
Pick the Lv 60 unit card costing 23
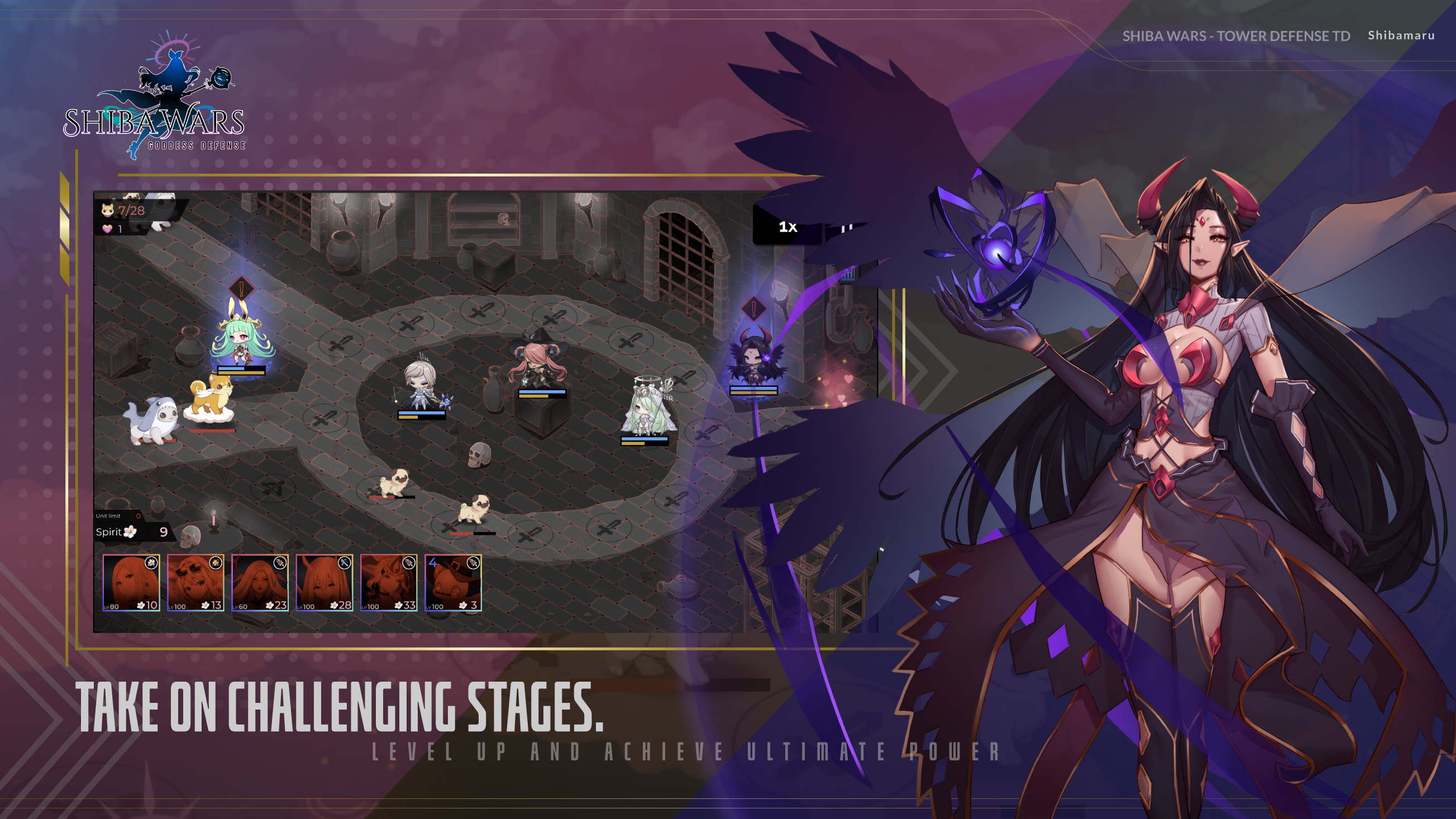click(260, 582)
